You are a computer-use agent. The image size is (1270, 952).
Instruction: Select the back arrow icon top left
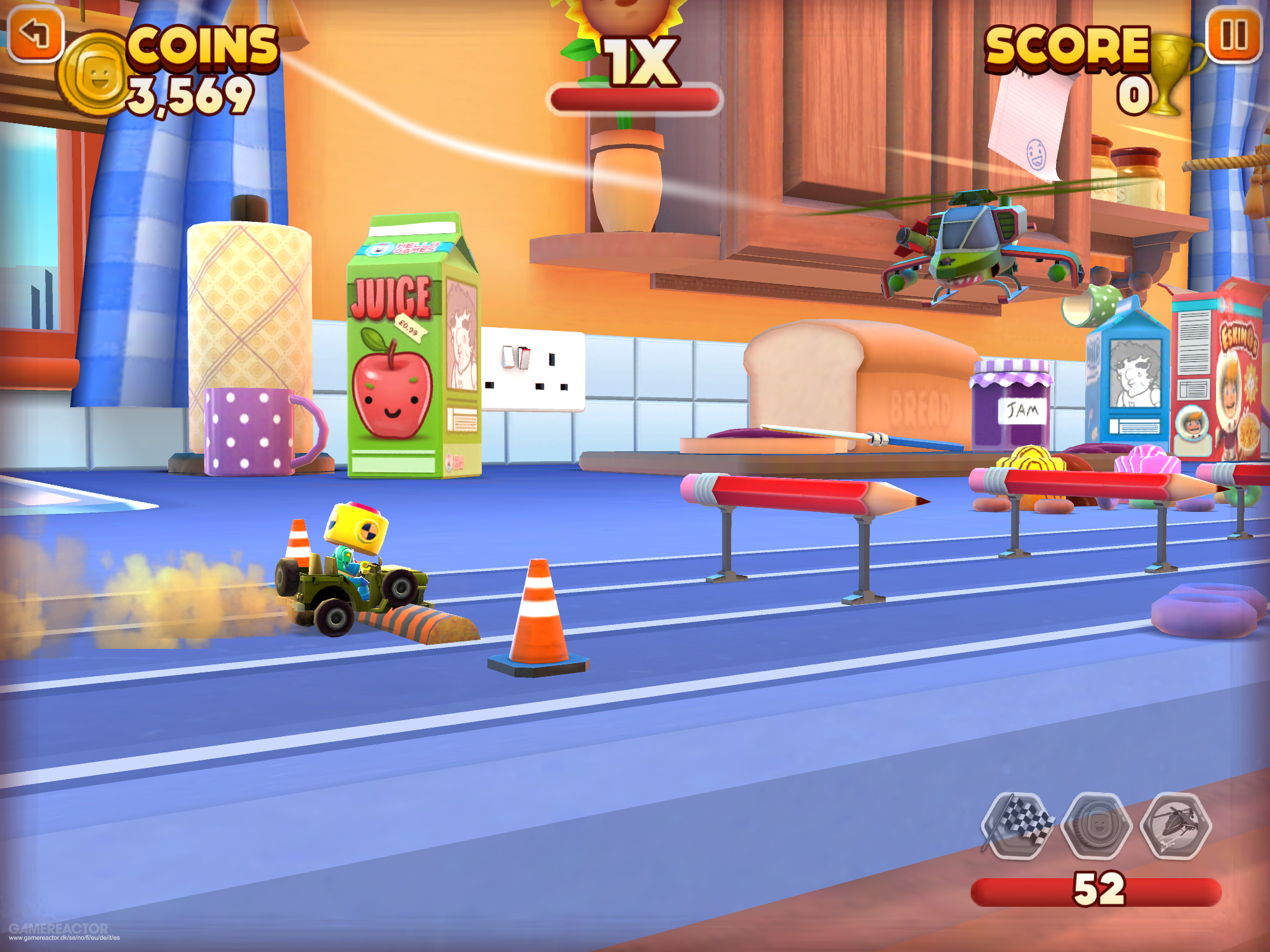(x=35, y=32)
